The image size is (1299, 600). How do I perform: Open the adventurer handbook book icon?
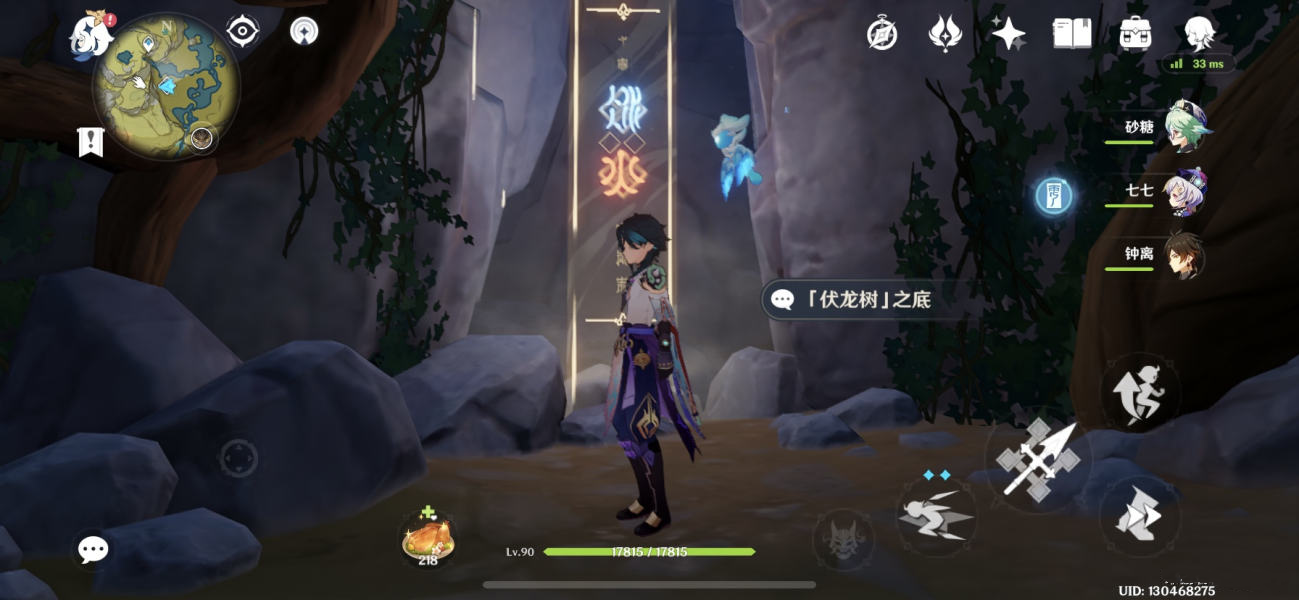tap(1072, 34)
